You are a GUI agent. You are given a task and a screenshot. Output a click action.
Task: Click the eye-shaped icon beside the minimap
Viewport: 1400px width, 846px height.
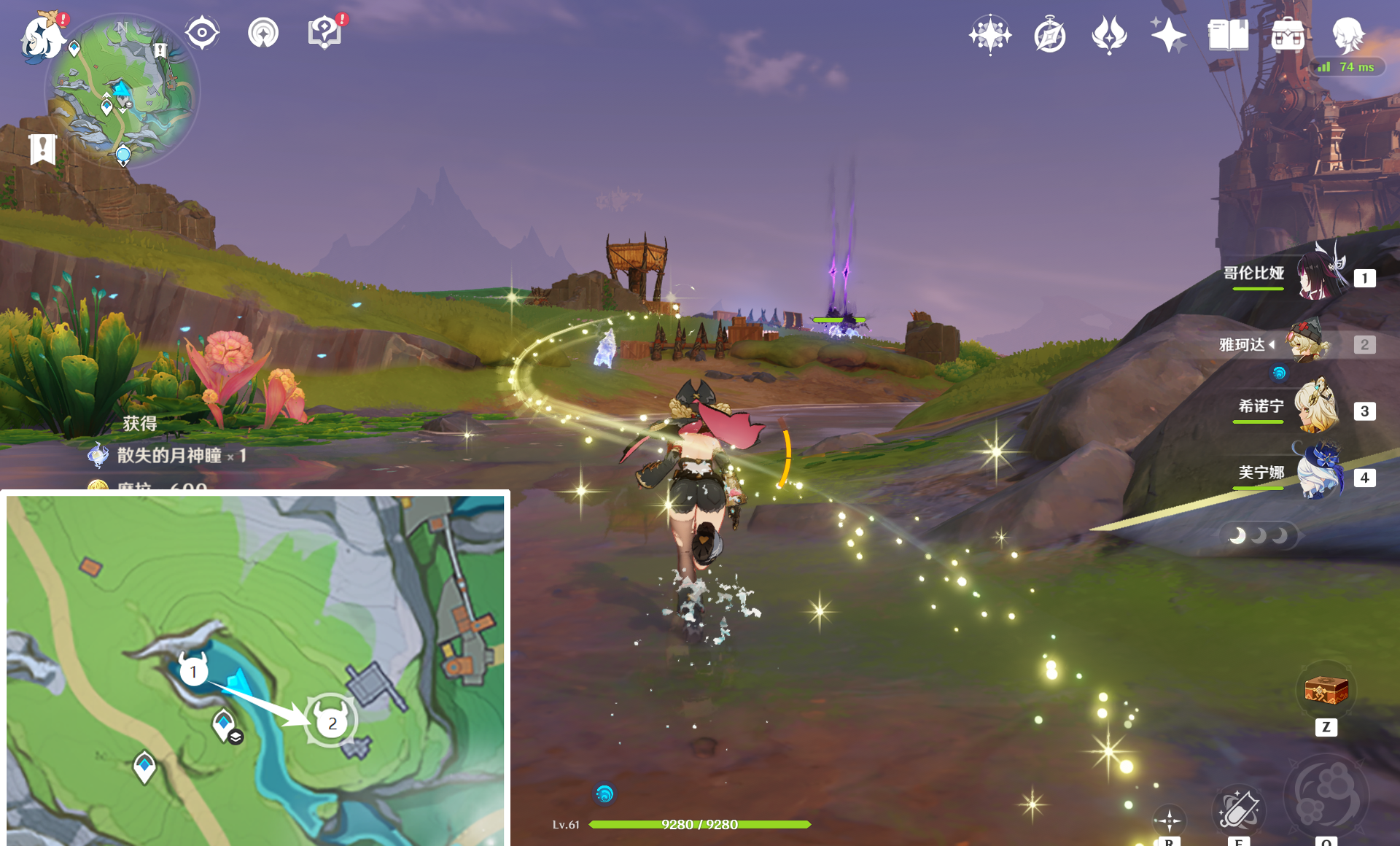click(202, 34)
